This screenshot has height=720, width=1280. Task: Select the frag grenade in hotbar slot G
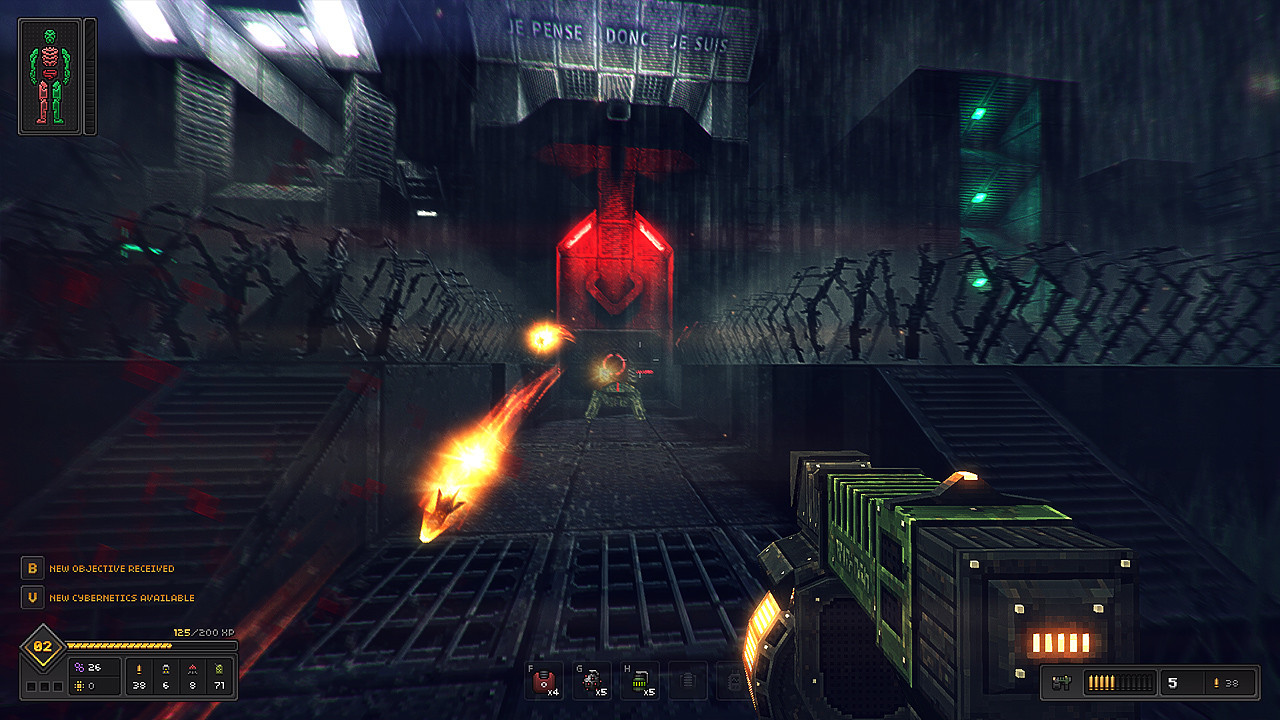[x=592, y=680]
